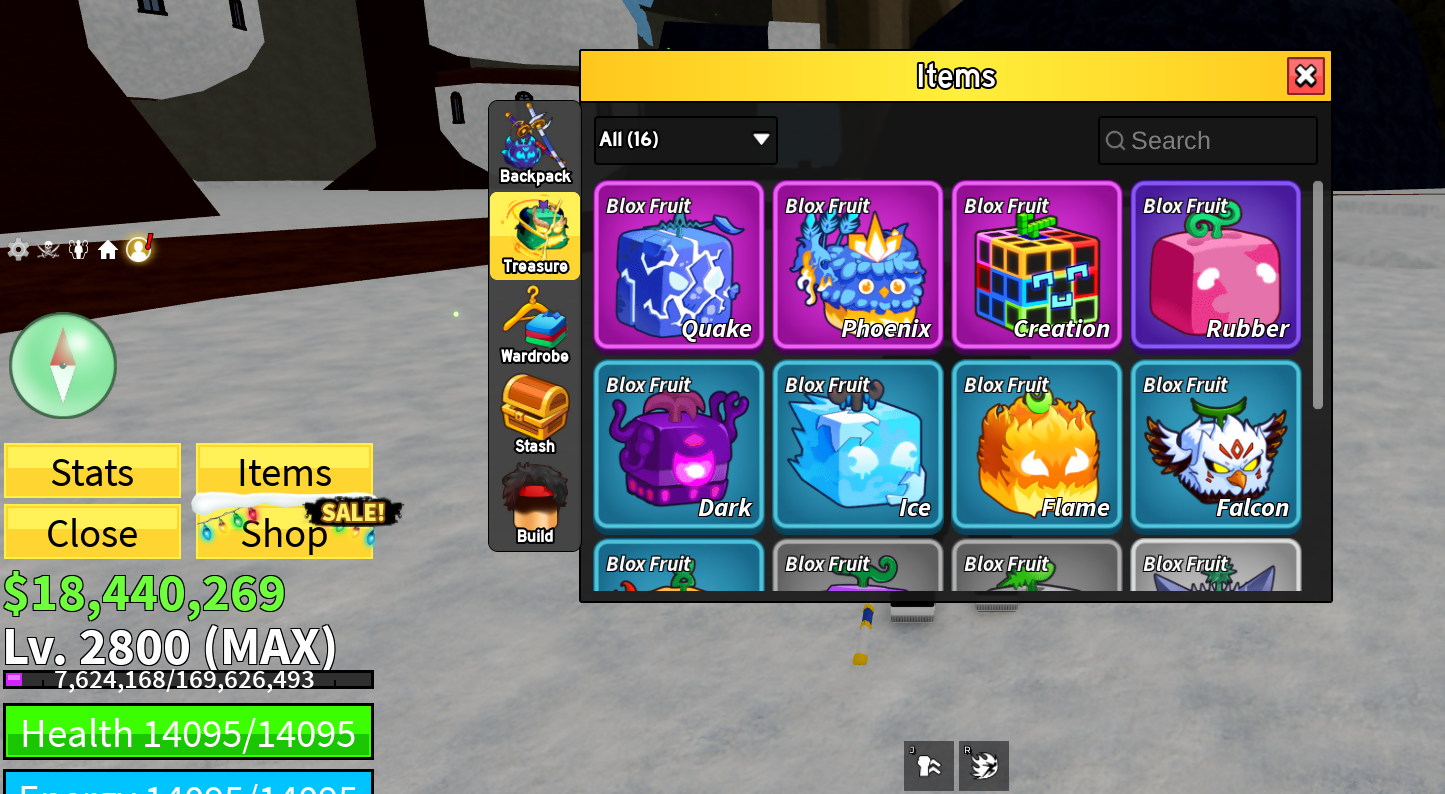Viewport: 1445px width, 794px height.
Task: Open the glowing player profile icon
Action: [139, 249]
